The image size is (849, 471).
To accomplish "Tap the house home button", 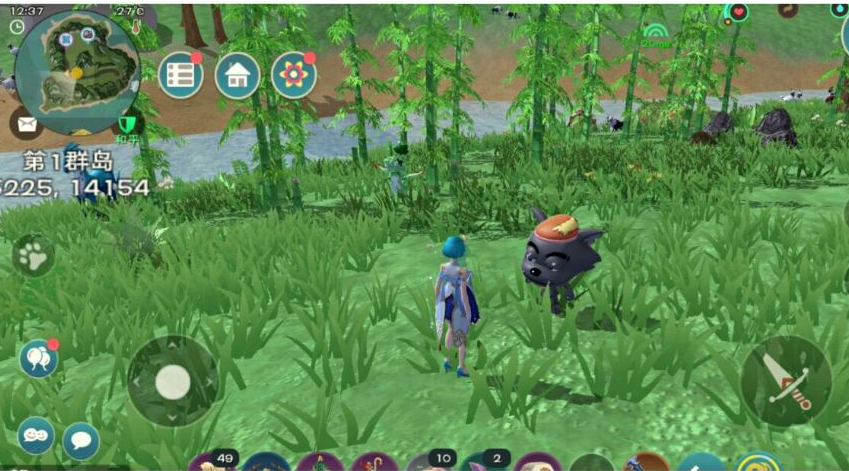I will click(237, 75).
